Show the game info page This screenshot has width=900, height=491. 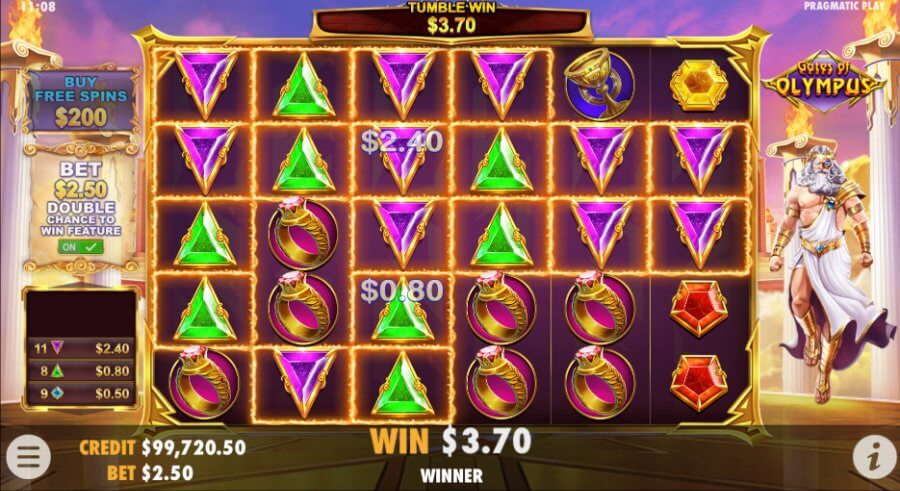tap(872, 456)
